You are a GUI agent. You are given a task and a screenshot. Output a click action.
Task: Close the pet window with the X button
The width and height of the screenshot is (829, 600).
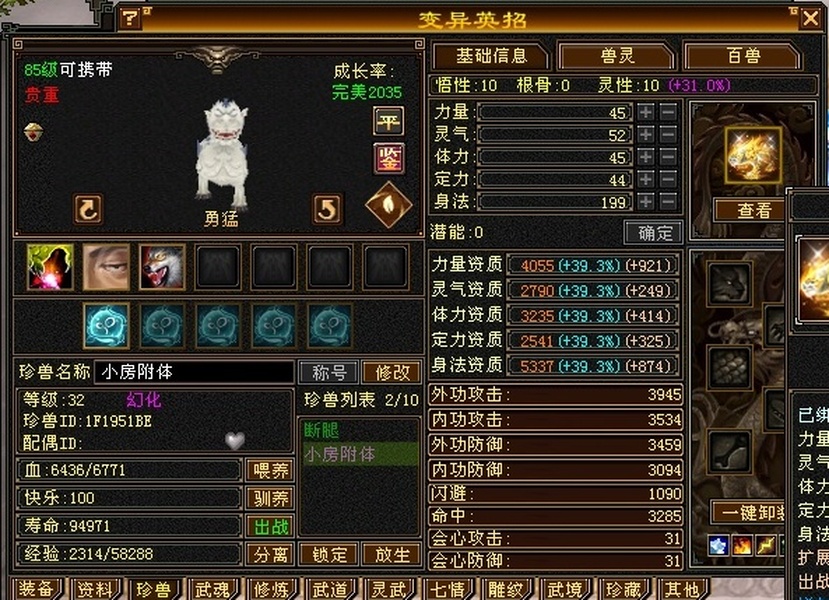pos(809,17)
